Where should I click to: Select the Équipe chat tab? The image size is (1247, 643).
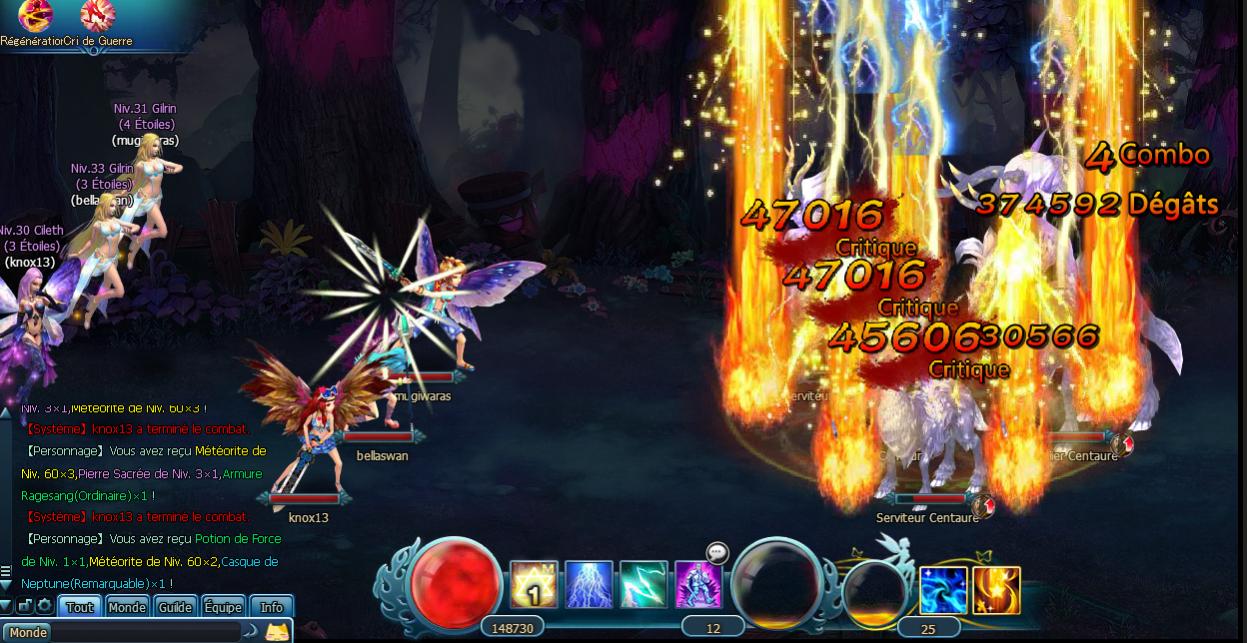click(223, 607)
